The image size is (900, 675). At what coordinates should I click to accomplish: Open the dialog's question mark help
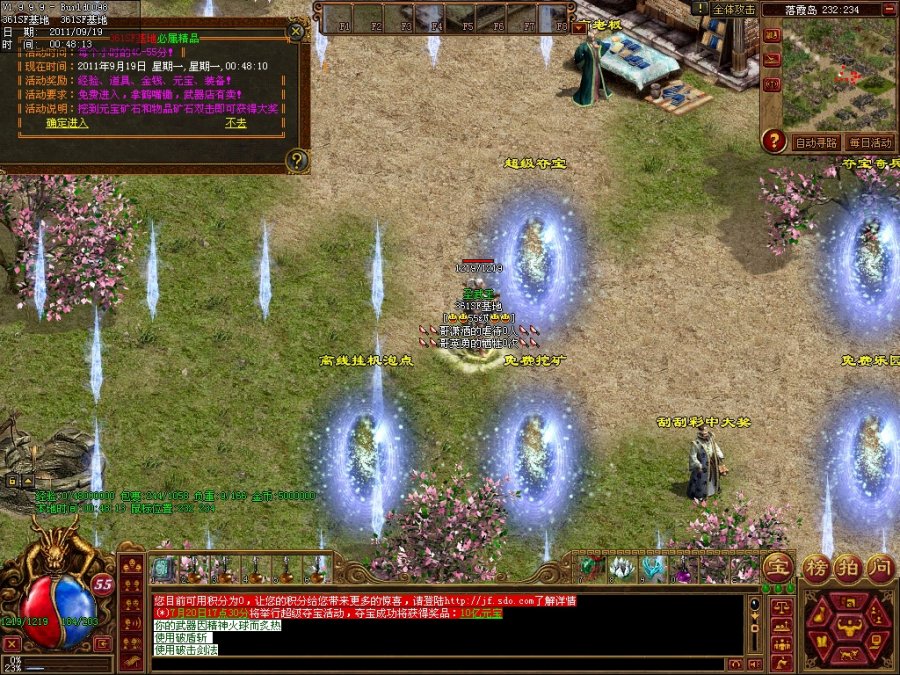(x=296, y=159)
